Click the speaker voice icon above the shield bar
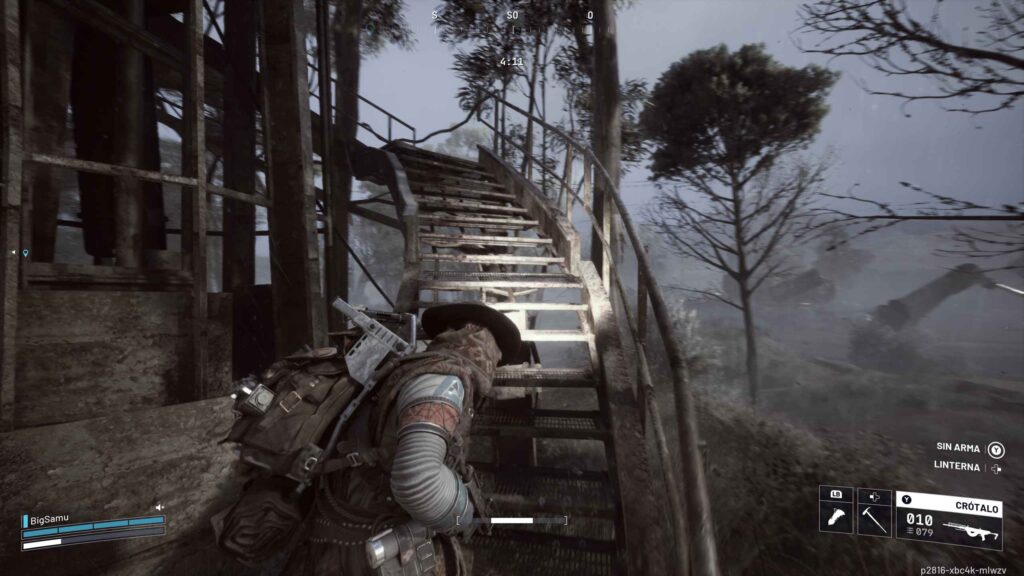1024x576 pixels. [x=159, y=508]
